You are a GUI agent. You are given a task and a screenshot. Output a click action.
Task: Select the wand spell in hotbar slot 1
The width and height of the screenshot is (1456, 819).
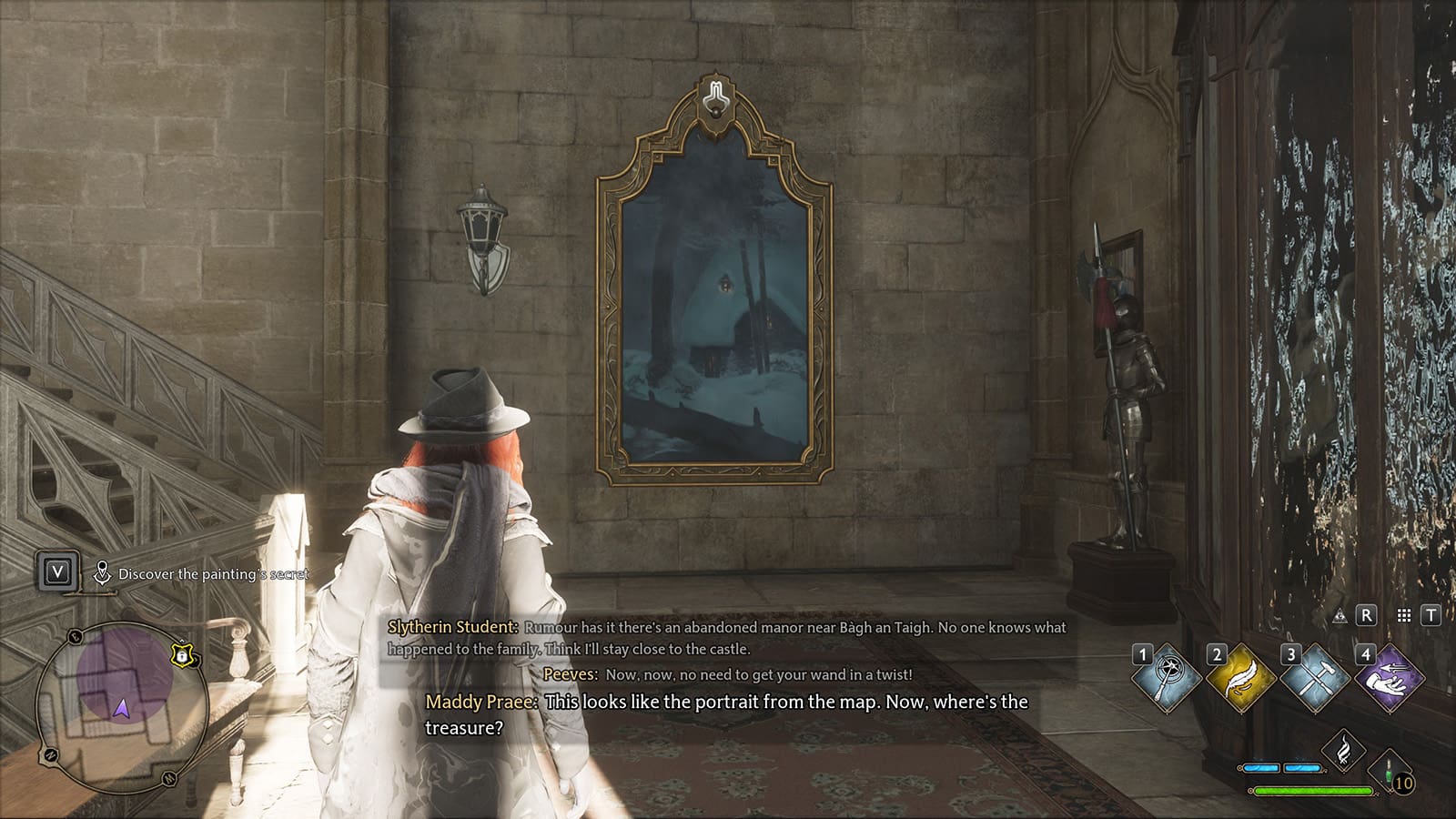1168,677
